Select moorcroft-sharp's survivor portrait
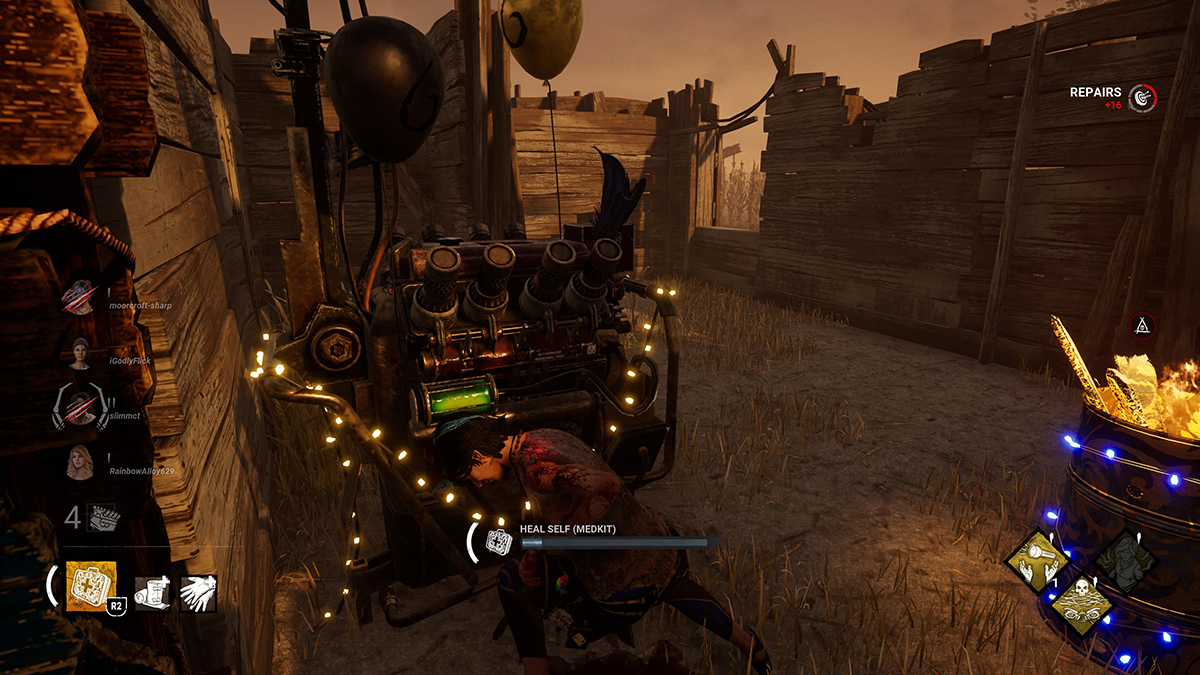Viewport: 1200px width, 675px height. coord(79,297)
